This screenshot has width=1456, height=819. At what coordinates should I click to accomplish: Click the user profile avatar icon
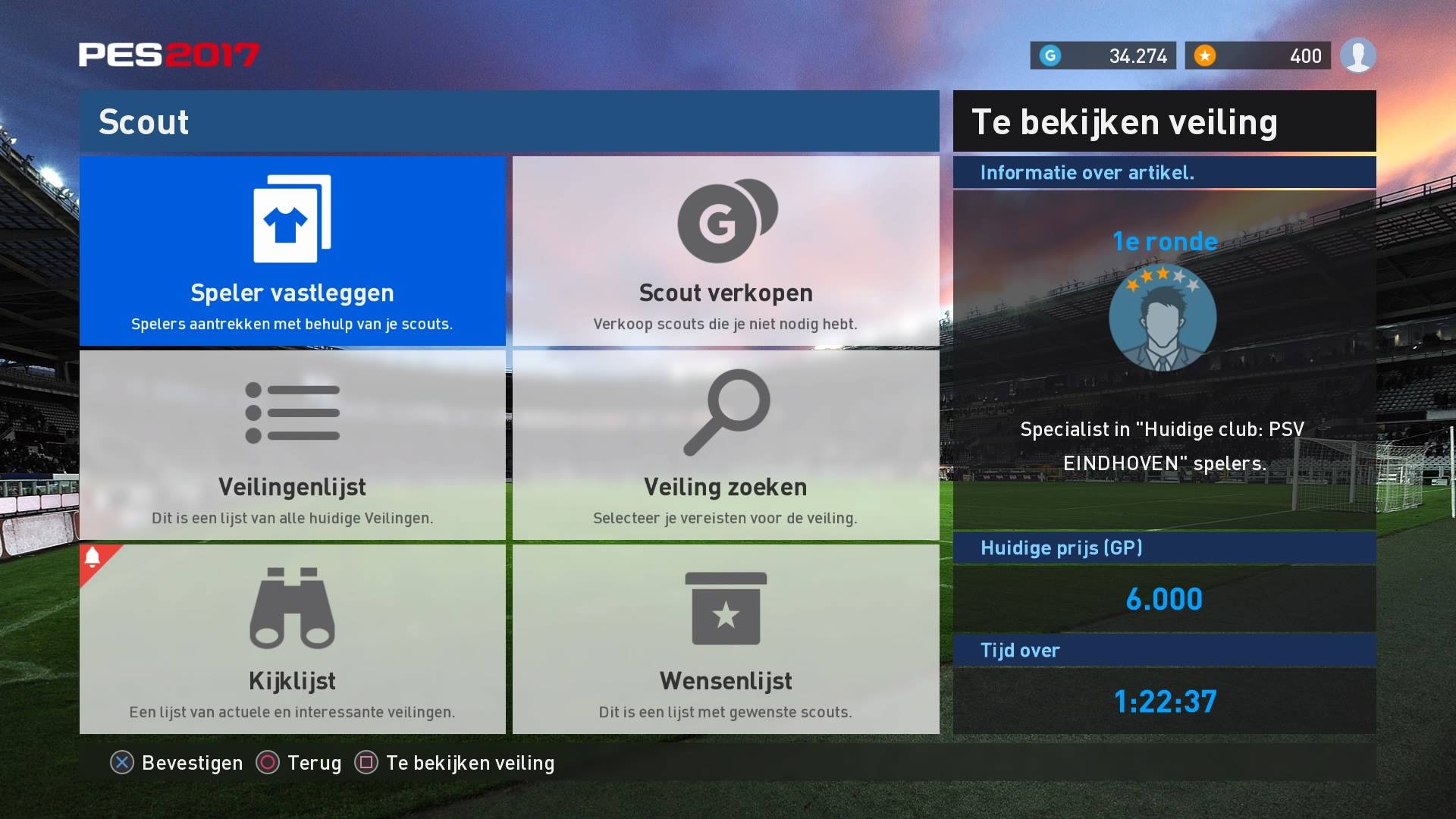point(1357,55)
